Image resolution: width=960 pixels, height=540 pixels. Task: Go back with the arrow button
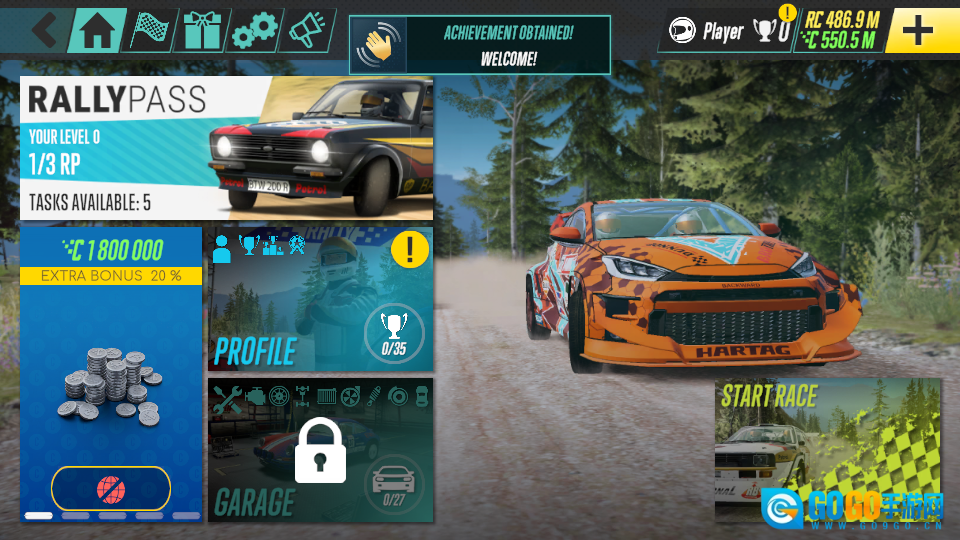44,30
